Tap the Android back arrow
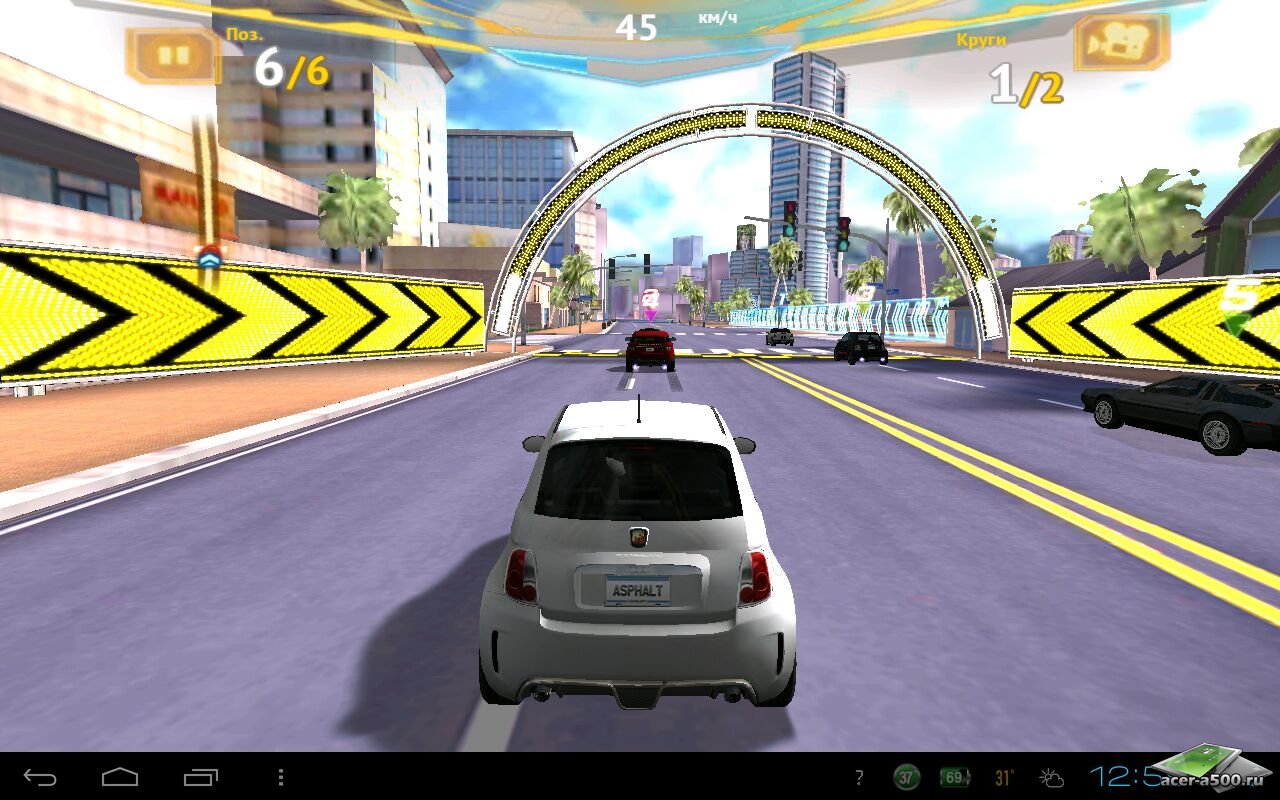The image size is (1280, 800). [x=40, y=777]
